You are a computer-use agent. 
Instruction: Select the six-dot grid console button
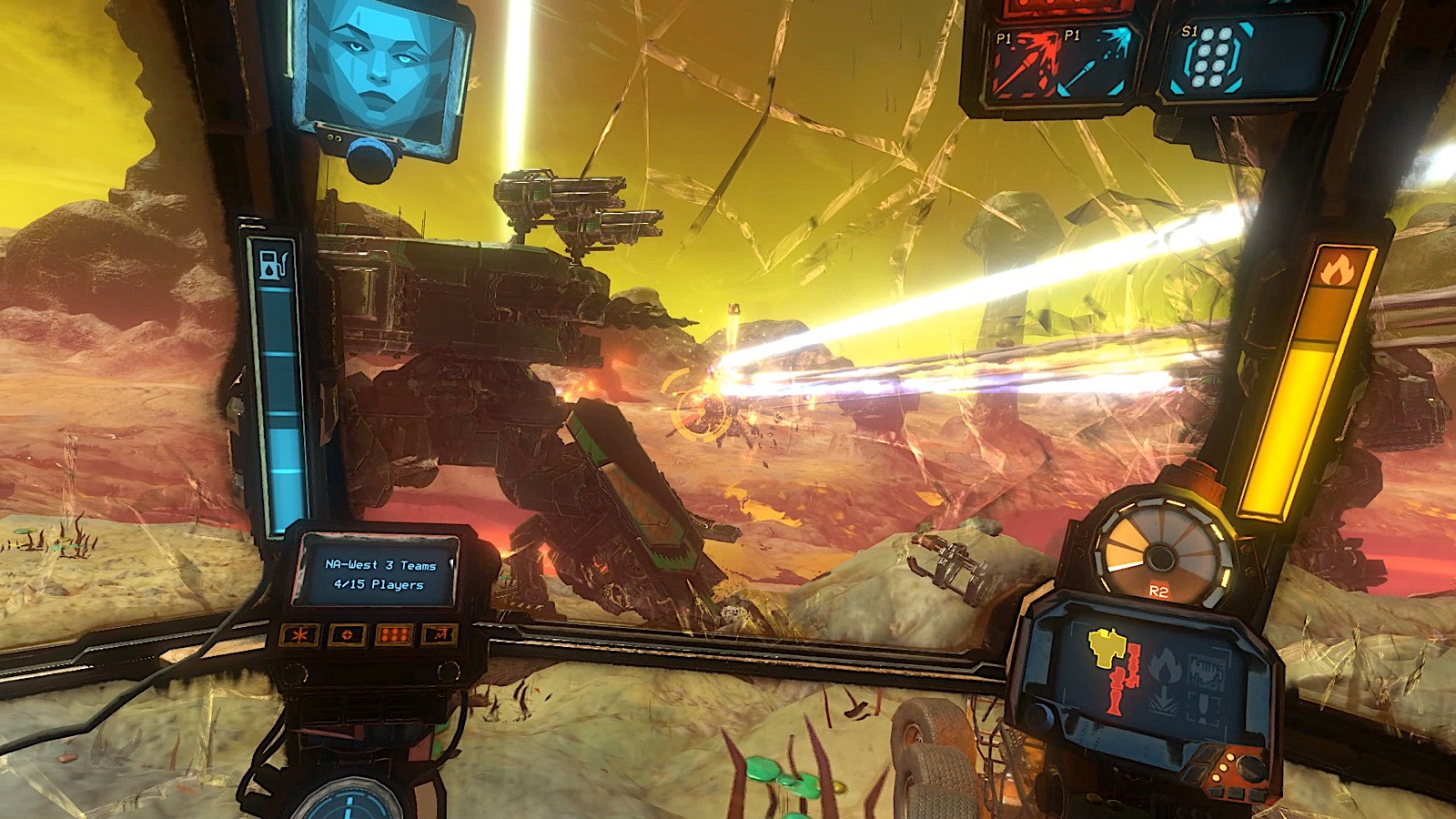coord(393,634)
